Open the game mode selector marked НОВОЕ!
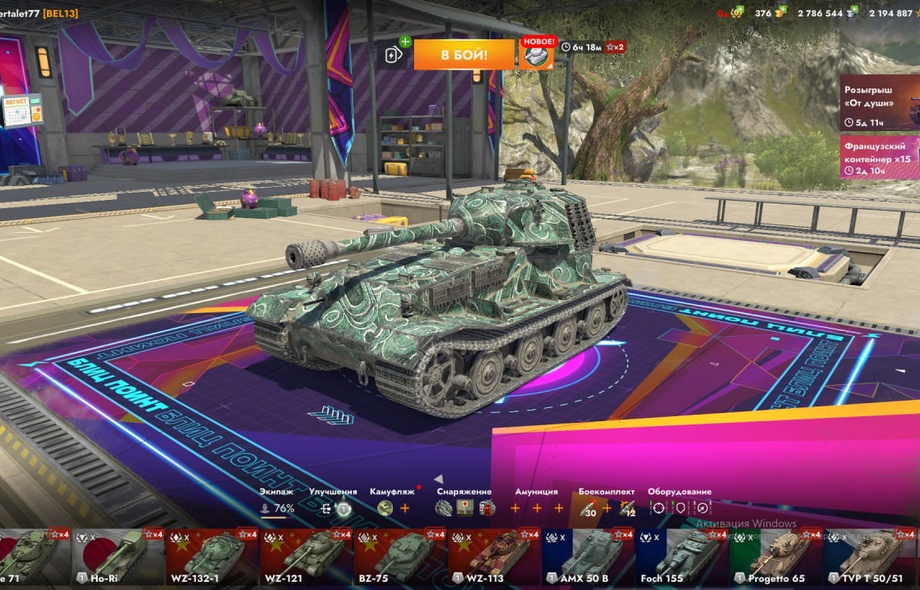The width and height of the screenshot is (920, 590). pos(537,54)
